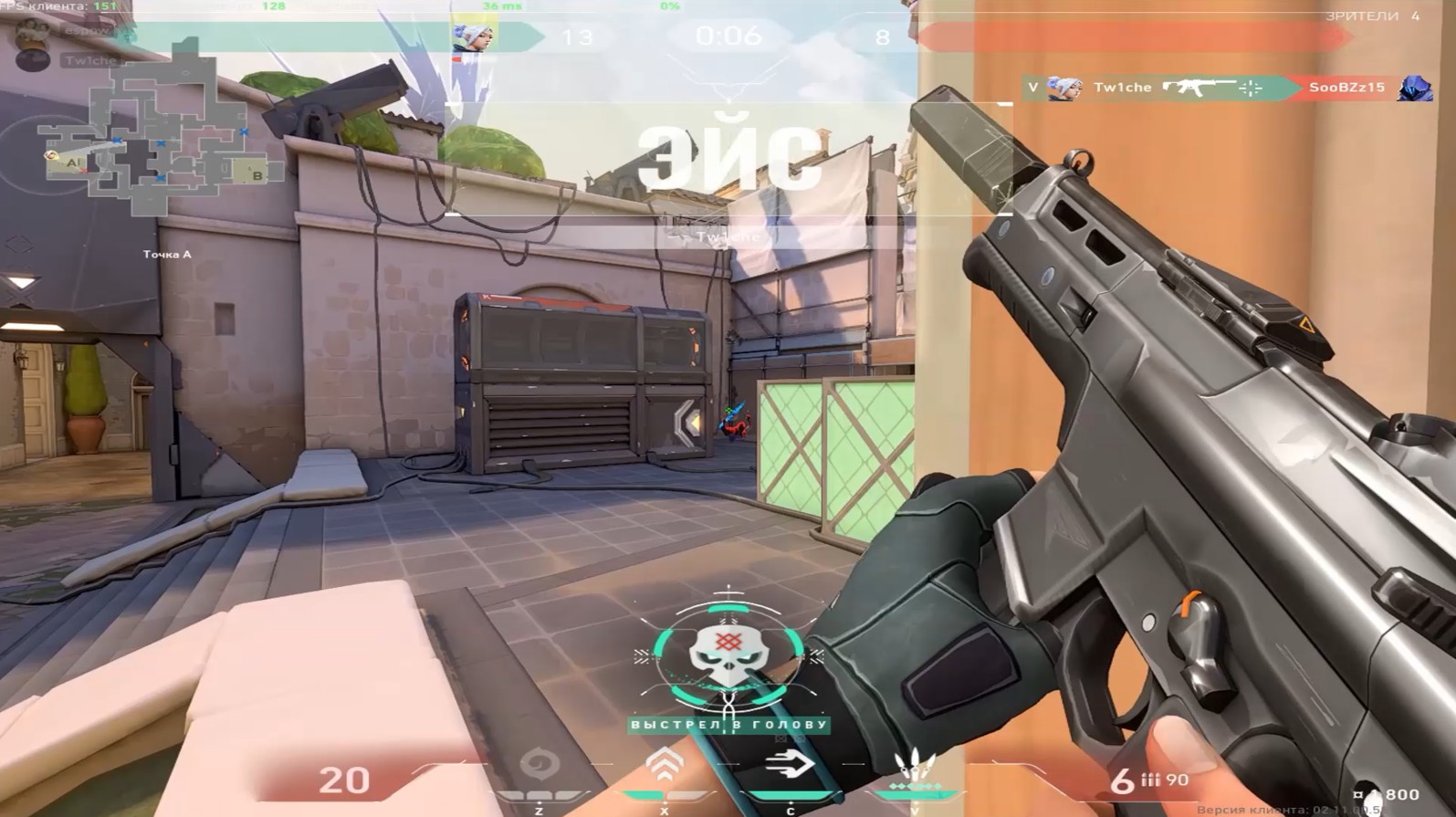Use the Updraft upward-chevrons ability
Screen dimensions: 1456x817
click(665, 763)
